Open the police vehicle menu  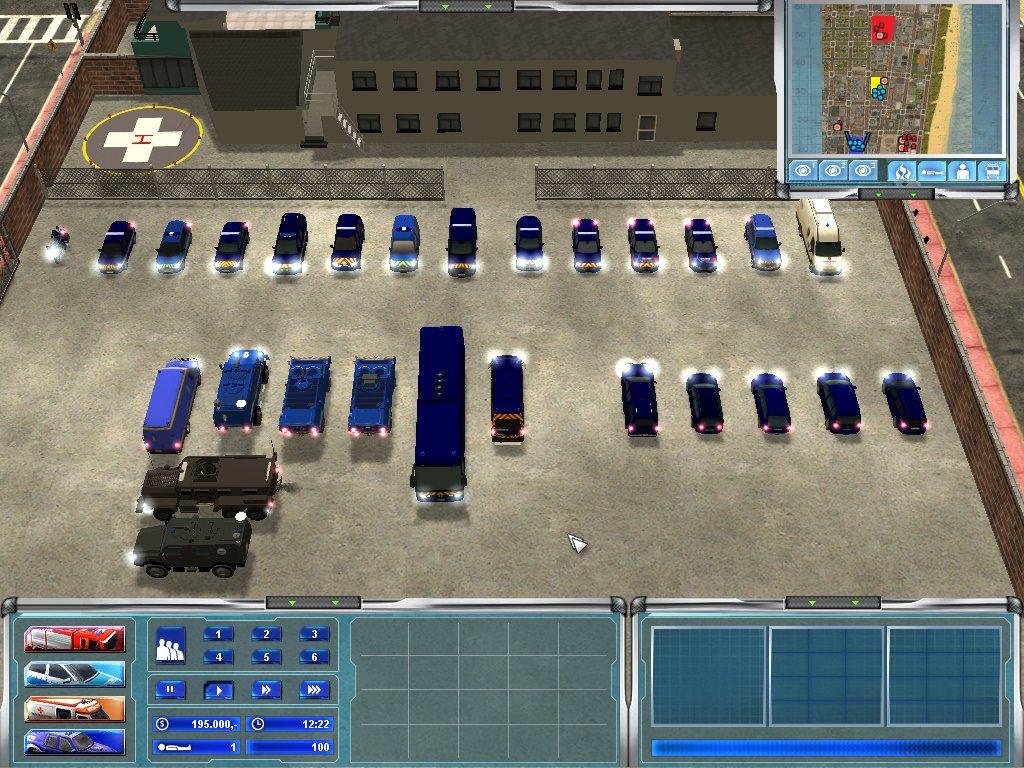(75, 674)
